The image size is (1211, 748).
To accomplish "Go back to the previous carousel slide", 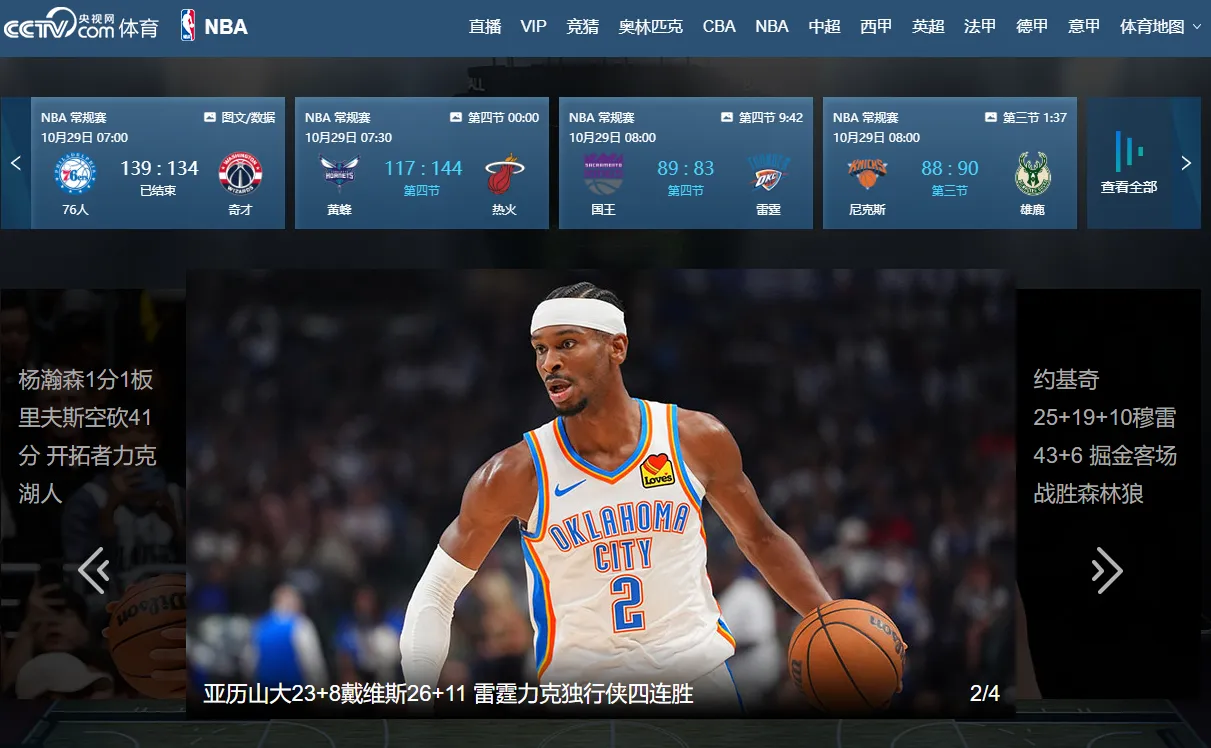I will [x=94, y=570].
